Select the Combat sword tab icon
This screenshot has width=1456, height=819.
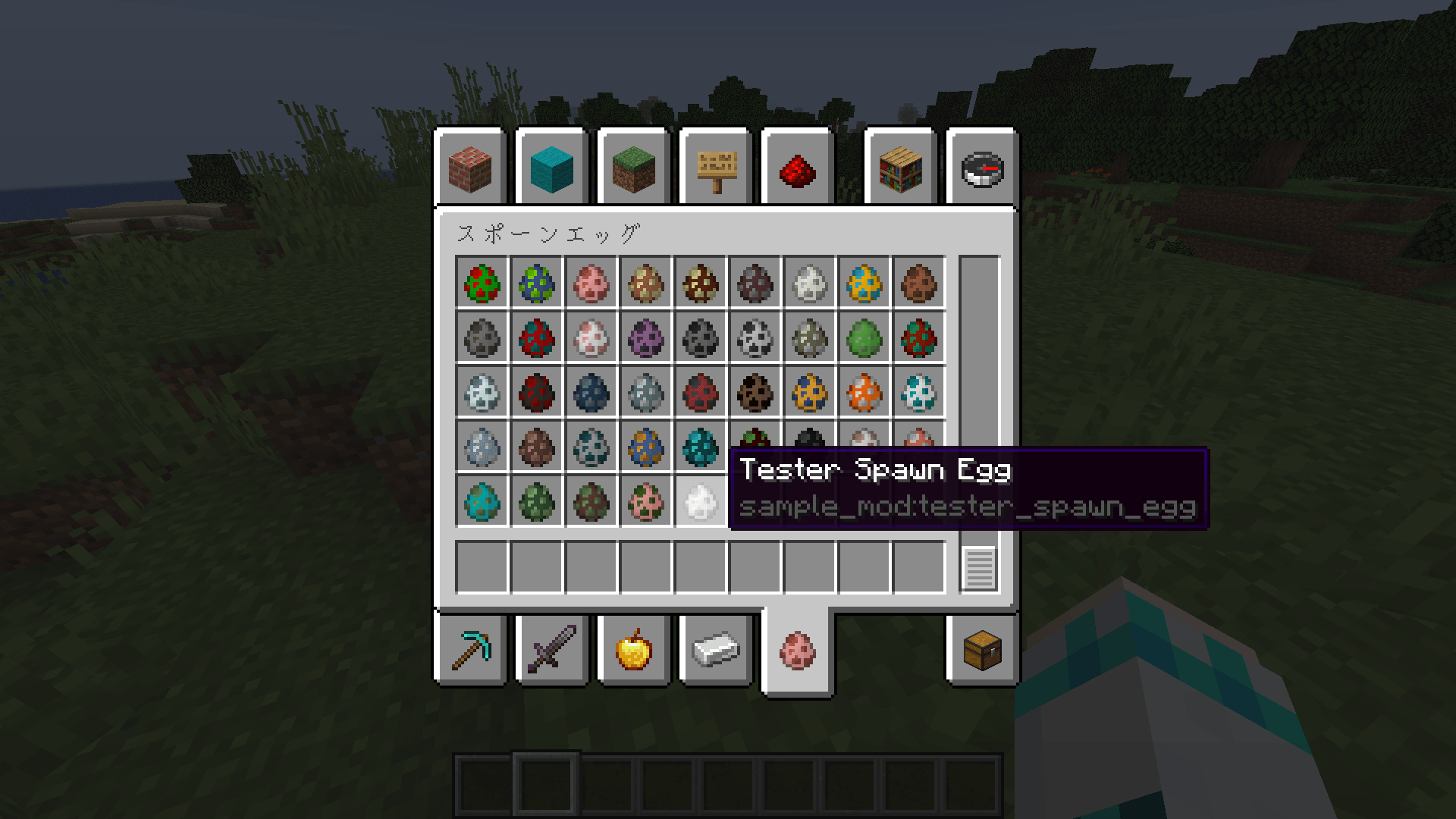[x=551, y=651]
